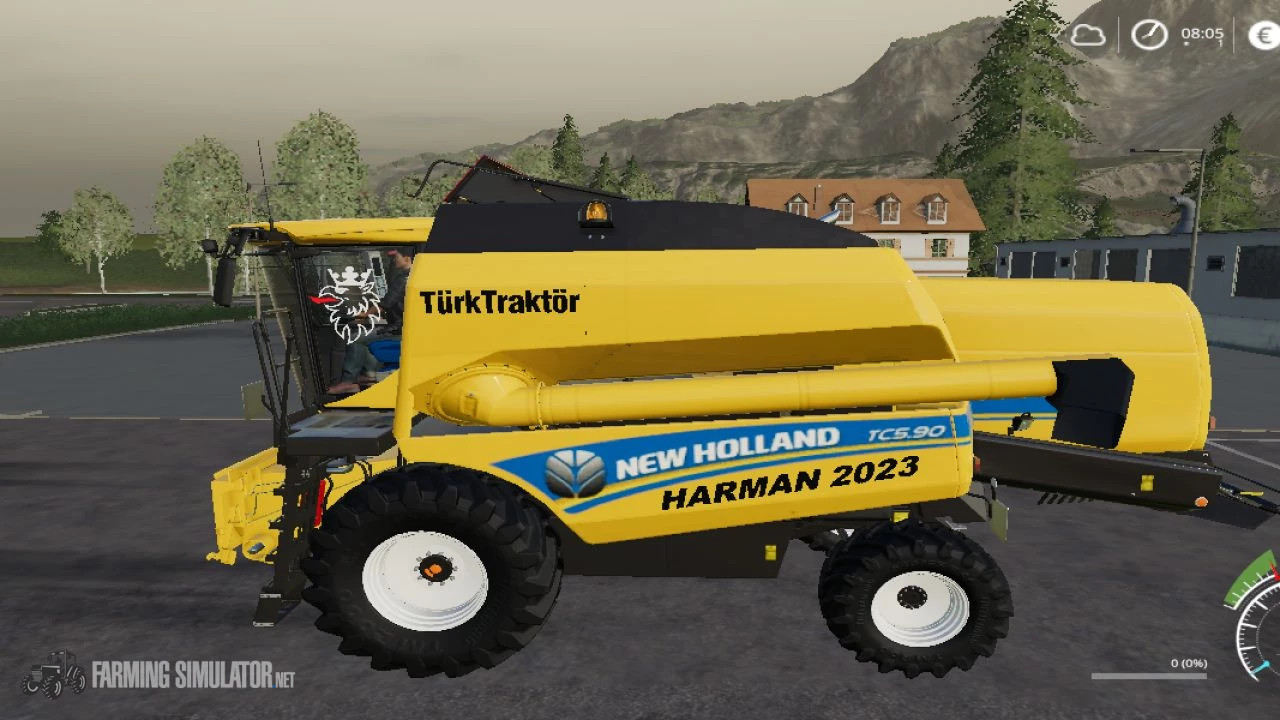Open the day counter under the clock
Viewport: 1280px width, 720px height.
[x=1218, y=45]
